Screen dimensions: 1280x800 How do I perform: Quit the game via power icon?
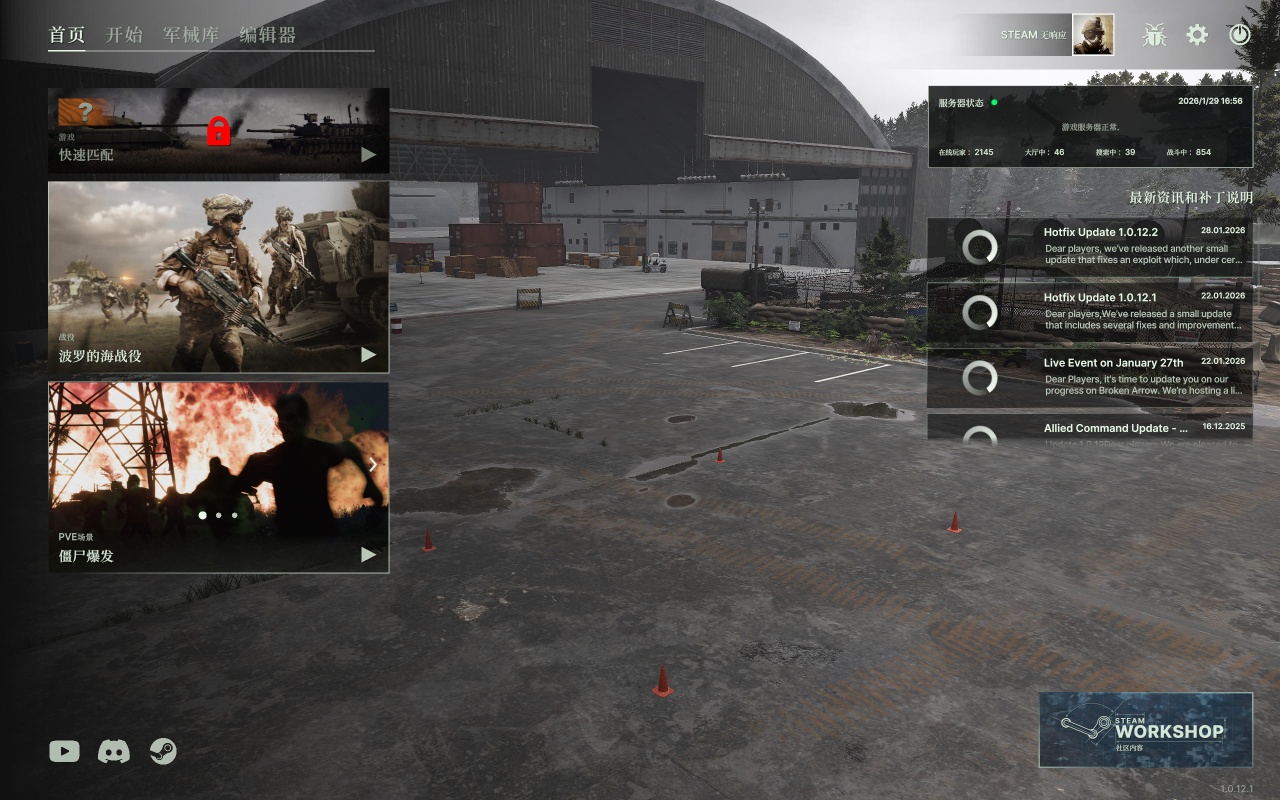[x=1239, y=34]
